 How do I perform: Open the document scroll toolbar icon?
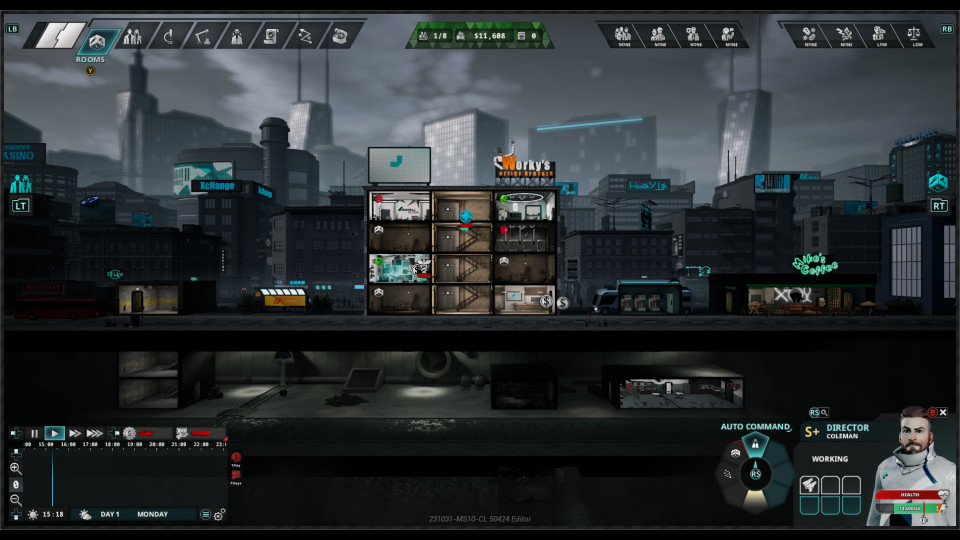[x=270, y=37]
